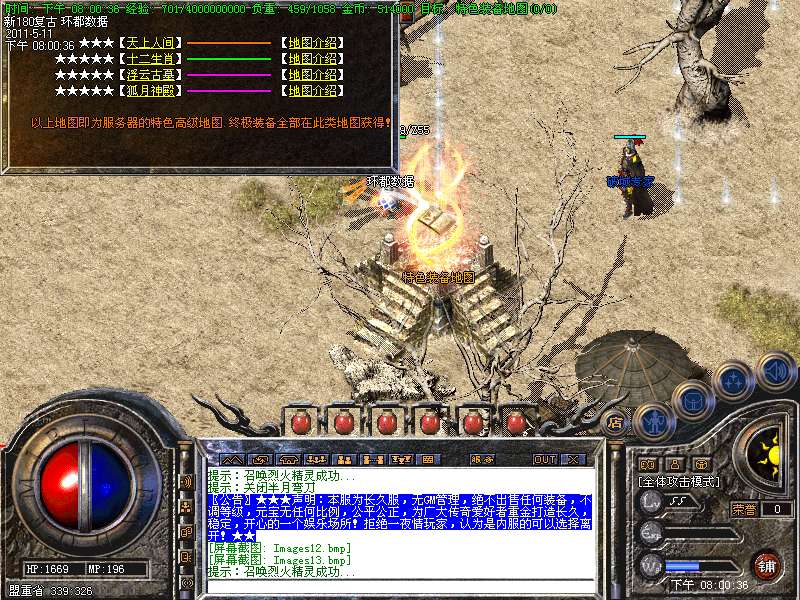Click the OUT button above chat

pyautogui.click(x=544, y=460)
